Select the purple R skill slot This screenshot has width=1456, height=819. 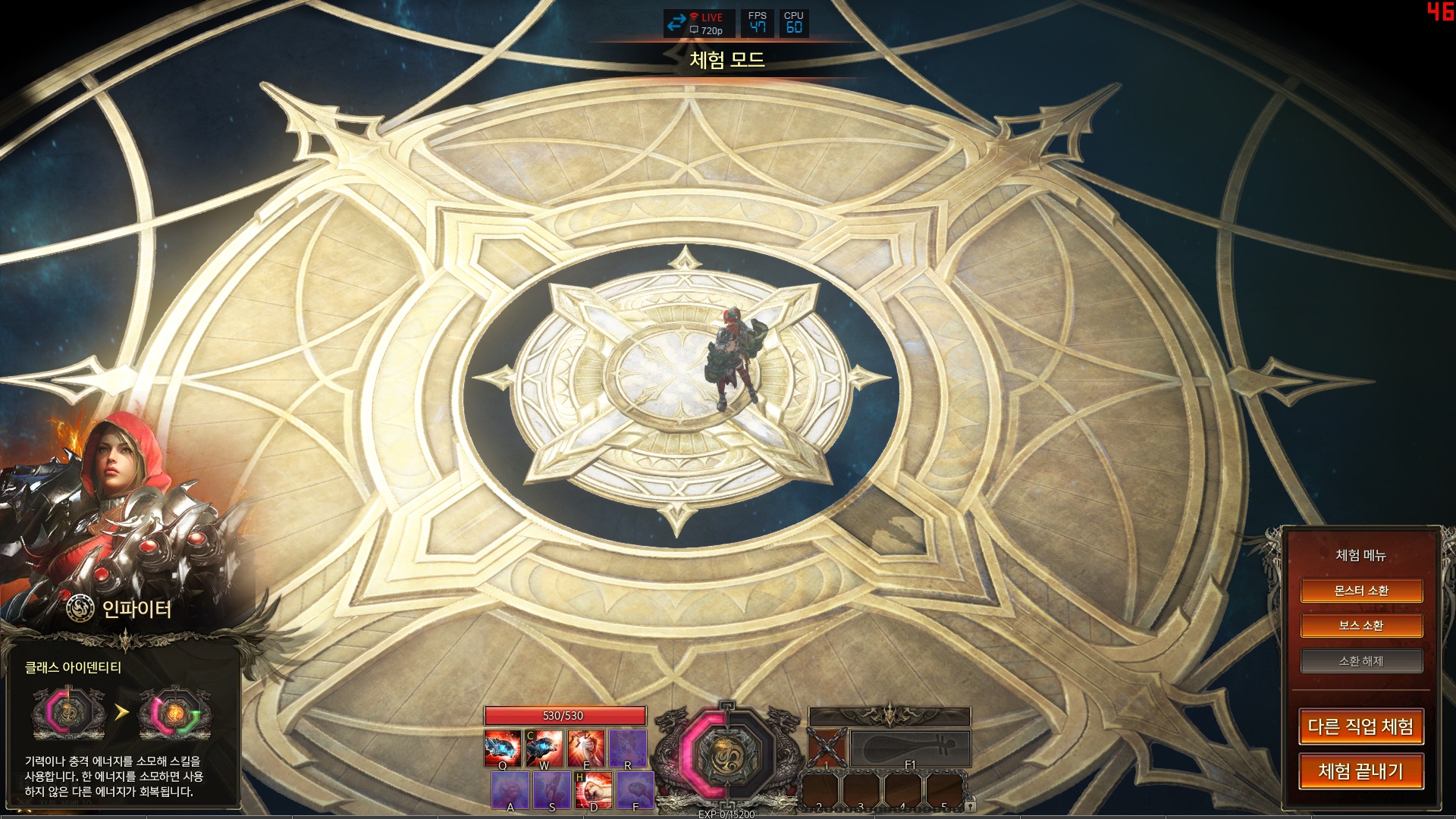coord(628,748)
